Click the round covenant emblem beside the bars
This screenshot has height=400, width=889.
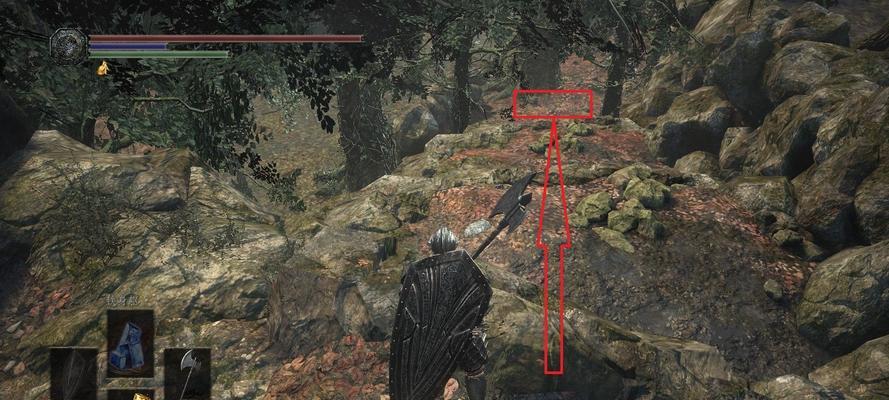pyautogui.click(x=69, y=46)
